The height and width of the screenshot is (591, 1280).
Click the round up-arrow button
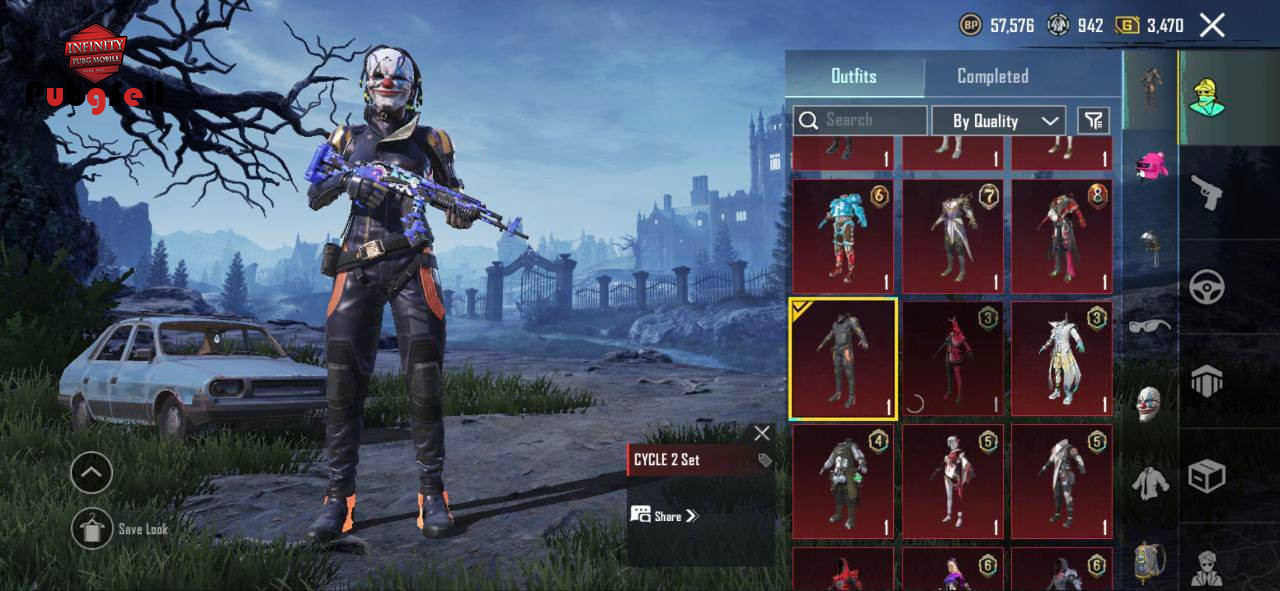tap(91, 472)
